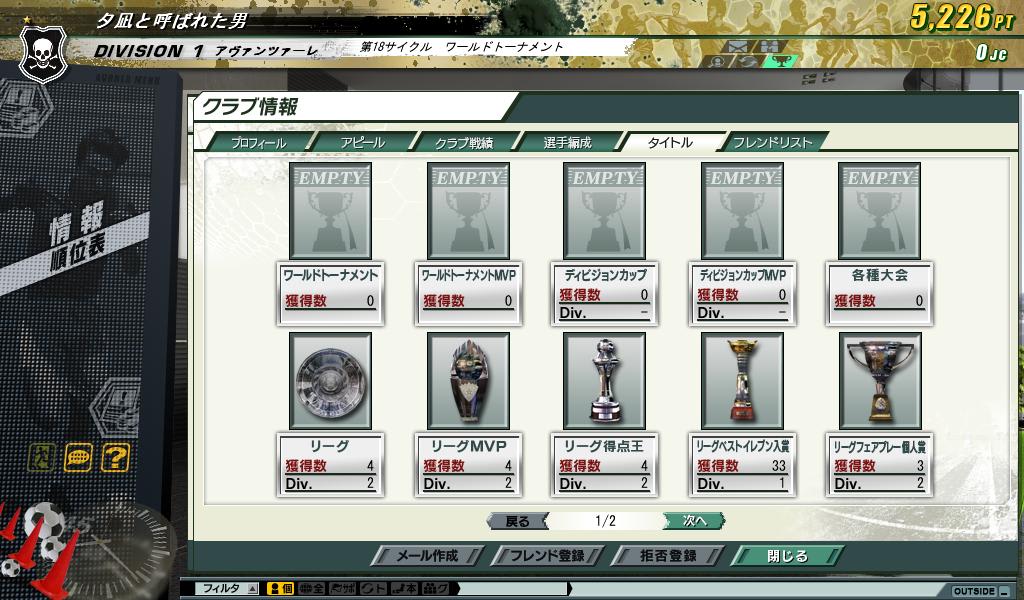Viewport: 1024px width, 600px height.
Task: Choose the フレンド登録 button
Action: (x=547, y=556)
